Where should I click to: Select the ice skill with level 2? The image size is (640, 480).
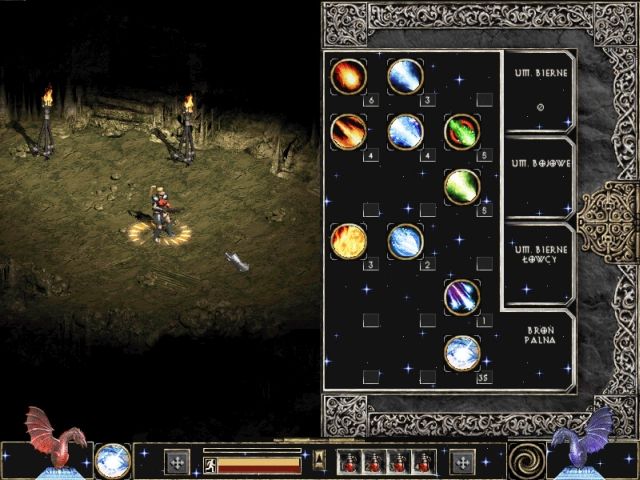(x=405, y=241)
